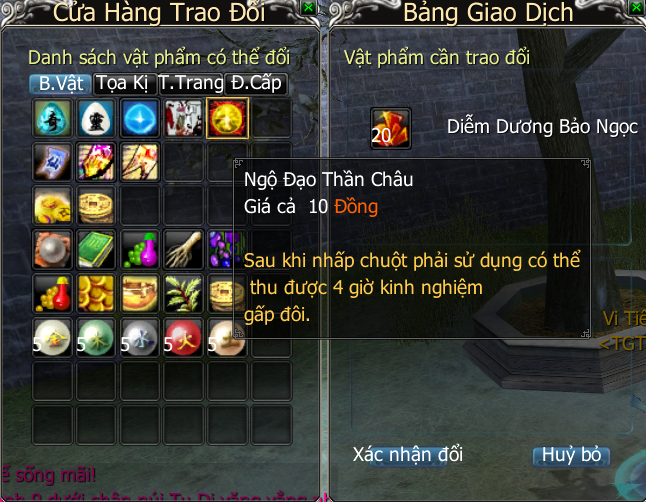Image resolution: width=646 pixels, height=502 pixels.
Task: Switch to the B.Vật tab
Action: point(59,83)
